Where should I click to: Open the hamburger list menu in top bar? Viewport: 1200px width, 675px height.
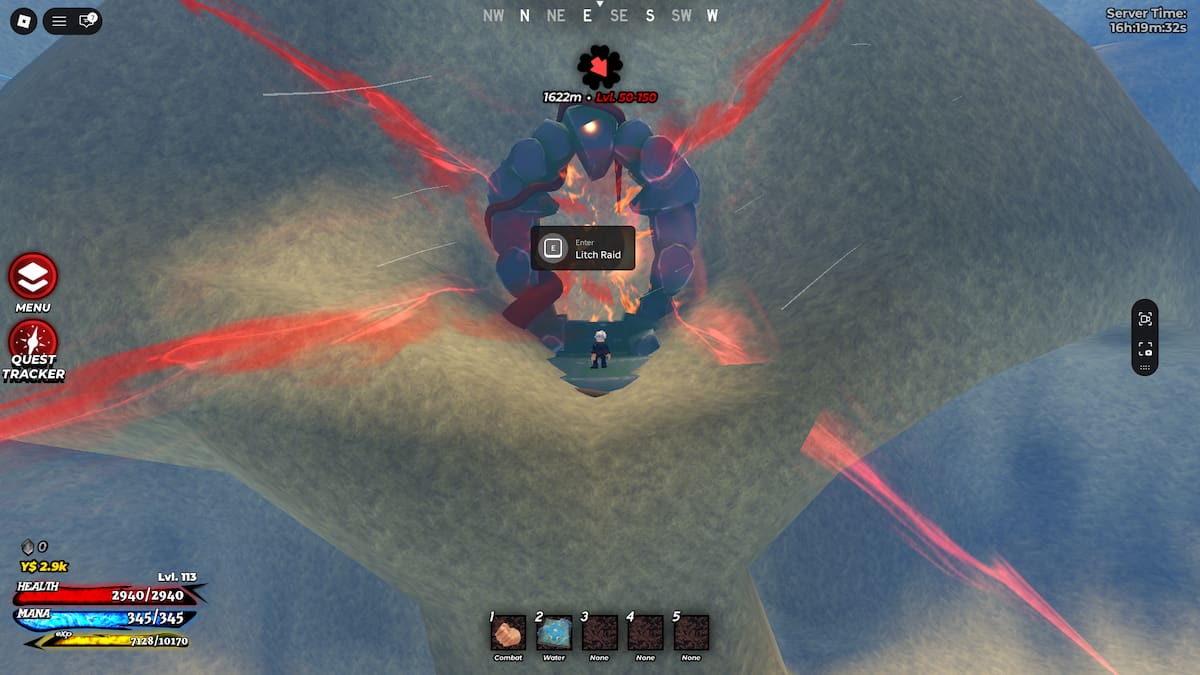click(x=59, y=21)
